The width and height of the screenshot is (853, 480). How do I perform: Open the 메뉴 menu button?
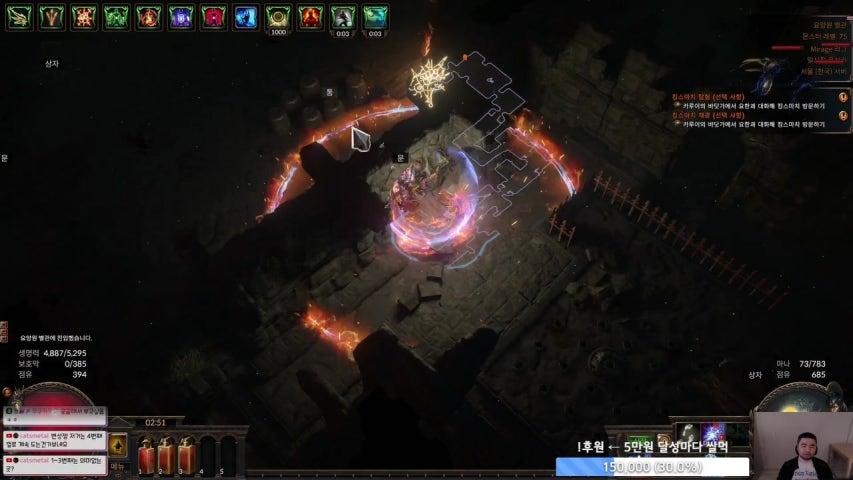(118, 466)
